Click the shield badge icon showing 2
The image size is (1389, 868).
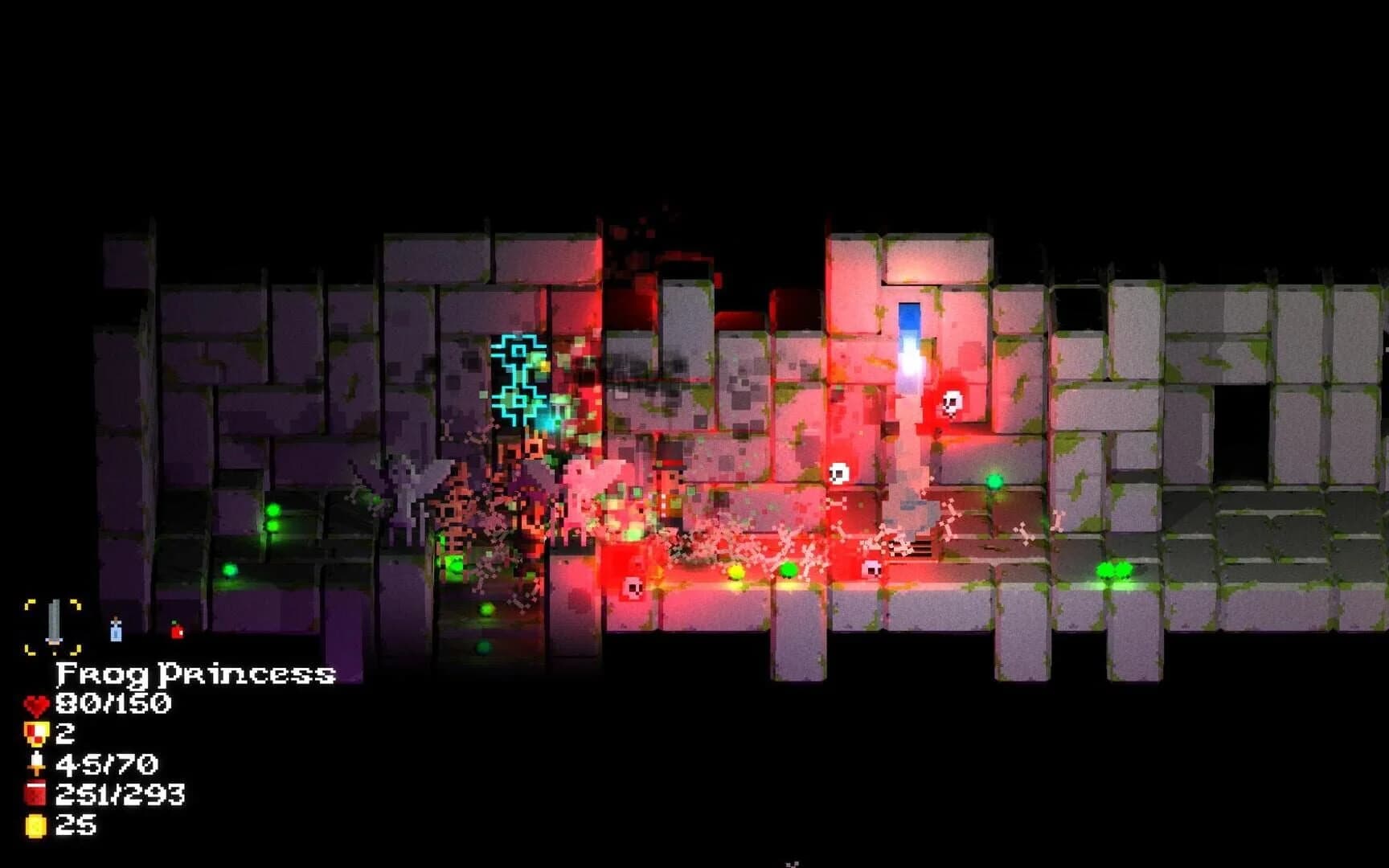(36, 734)
